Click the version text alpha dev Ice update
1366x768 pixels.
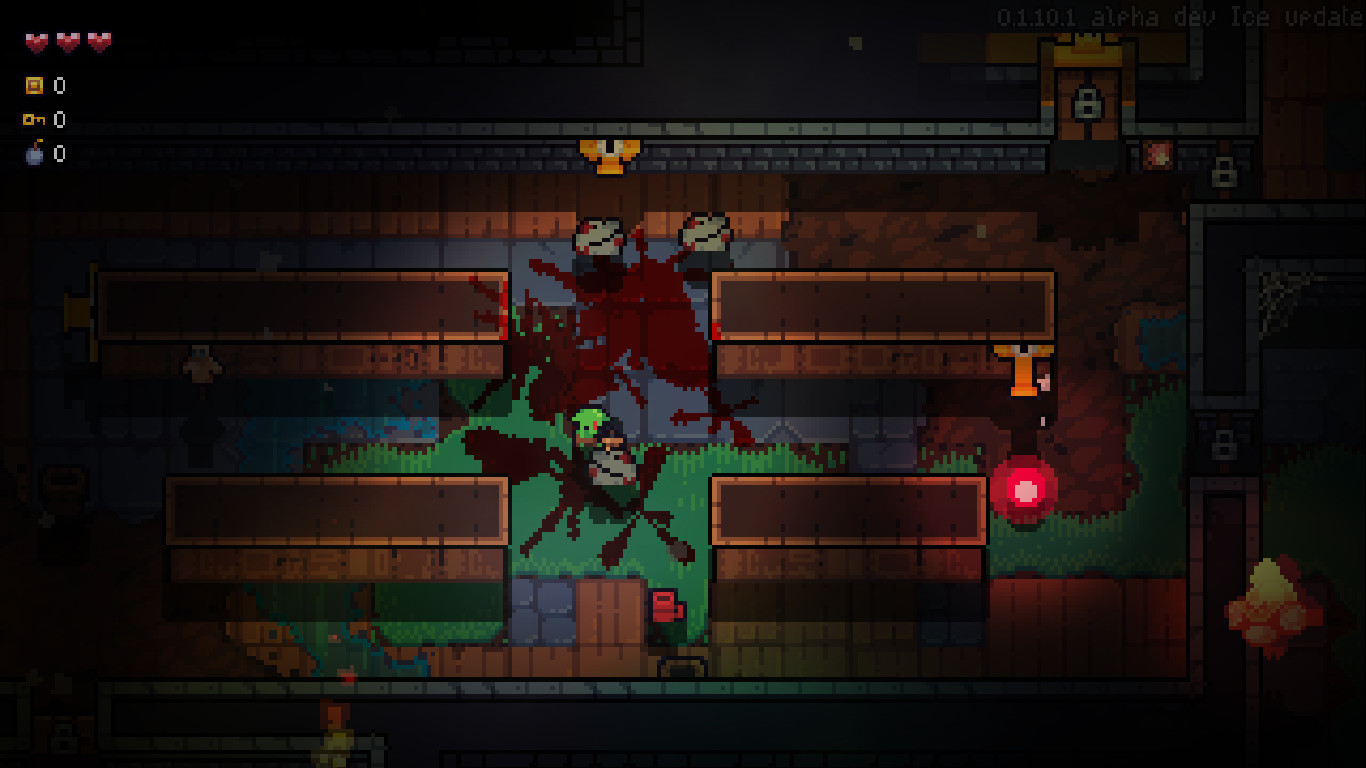pos(1180,17)
